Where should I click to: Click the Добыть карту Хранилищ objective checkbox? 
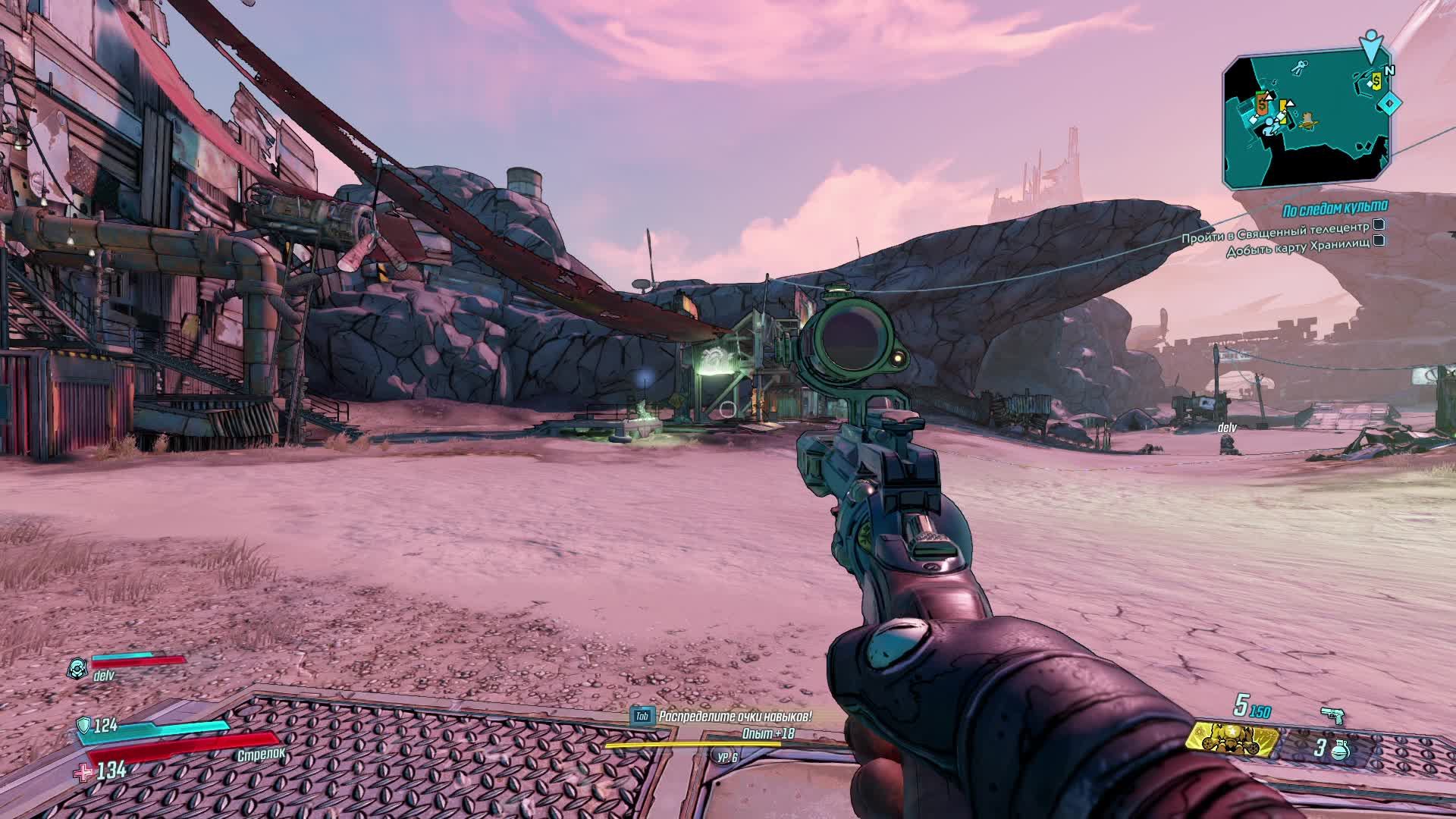[x=1379, y=241]
